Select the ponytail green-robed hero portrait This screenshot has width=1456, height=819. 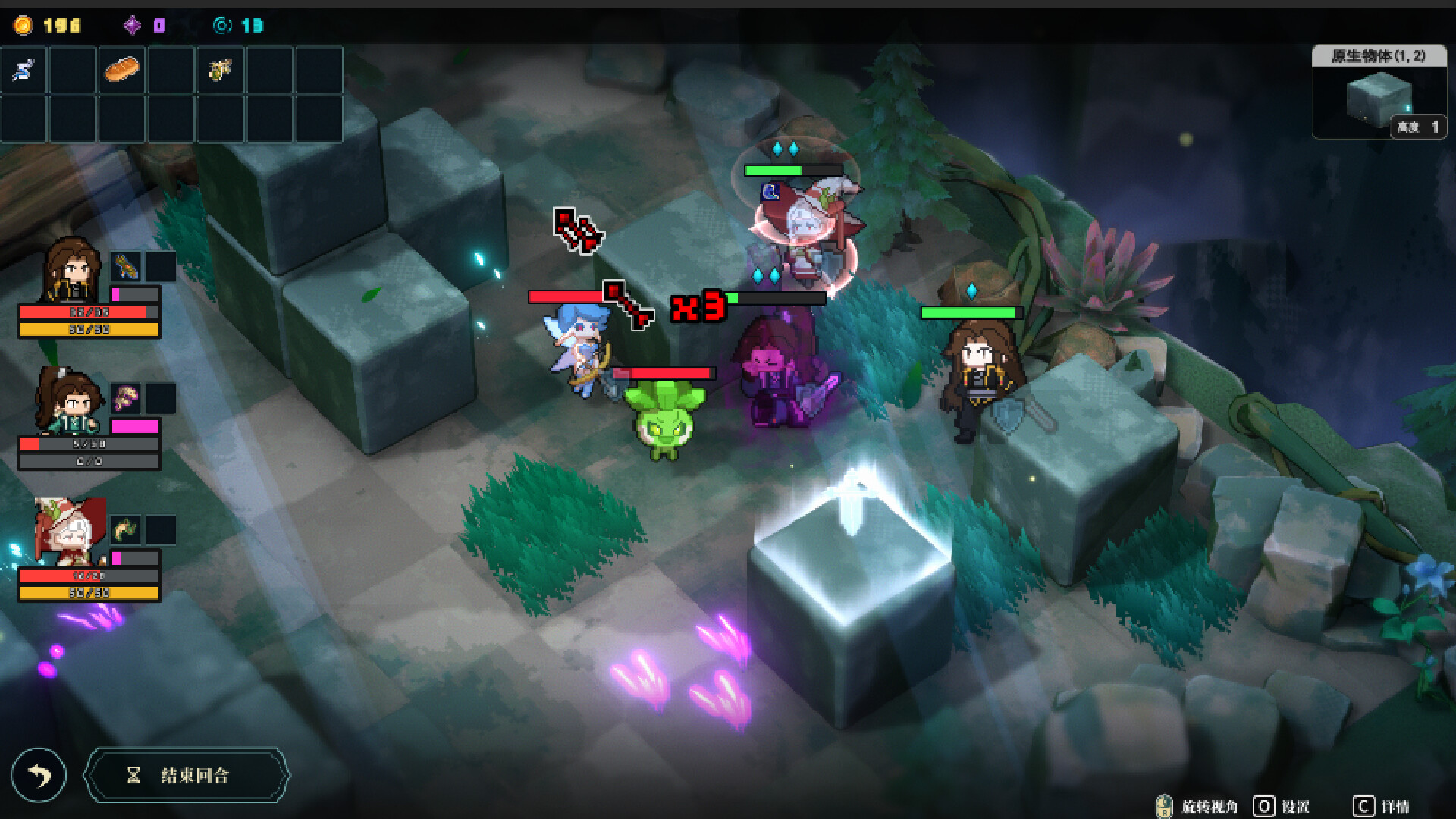pyautogui.click(x=68, y=402)
